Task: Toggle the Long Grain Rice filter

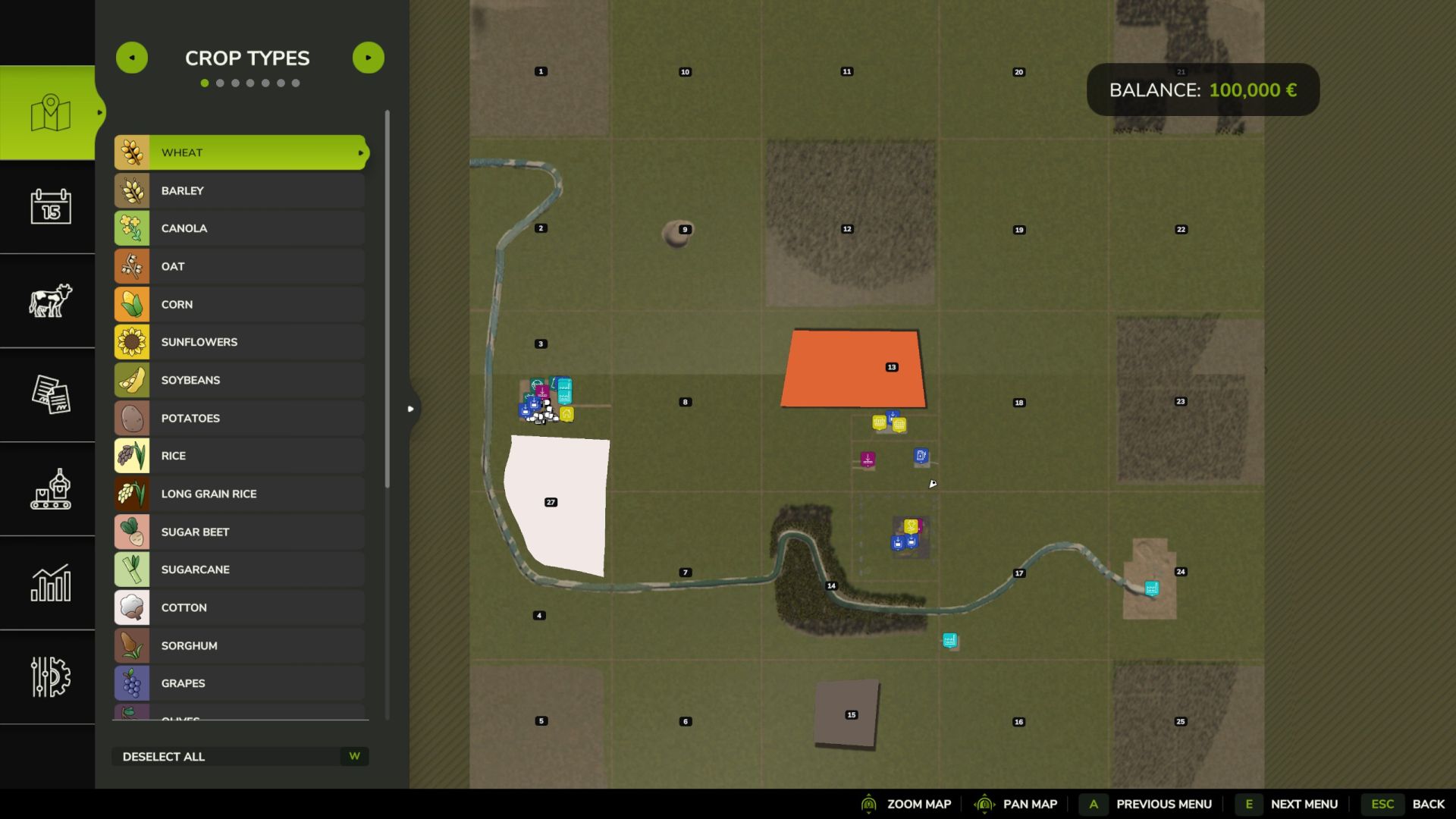Action: point(240,494)
